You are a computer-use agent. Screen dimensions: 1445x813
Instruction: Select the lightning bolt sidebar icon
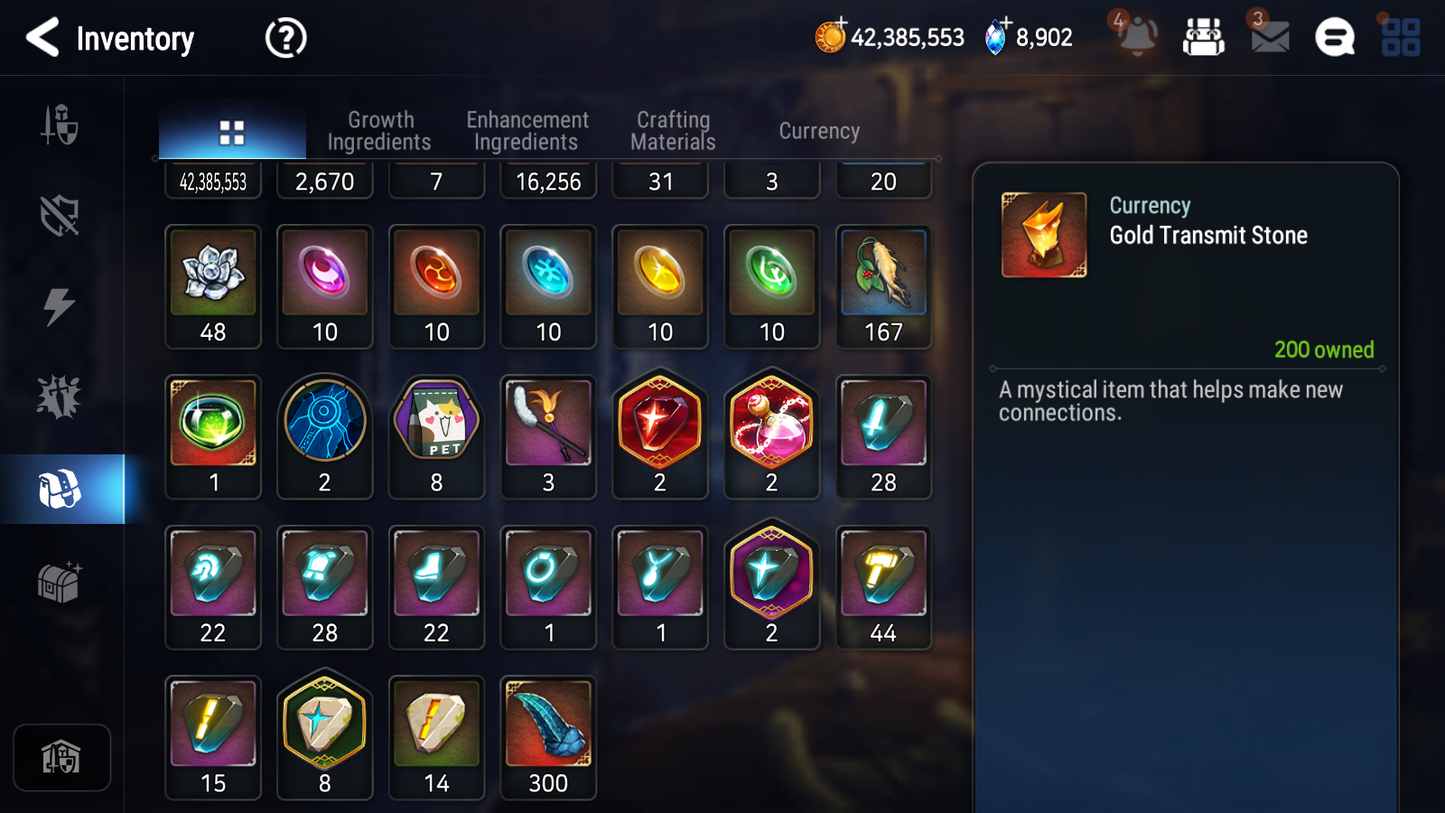61,305
